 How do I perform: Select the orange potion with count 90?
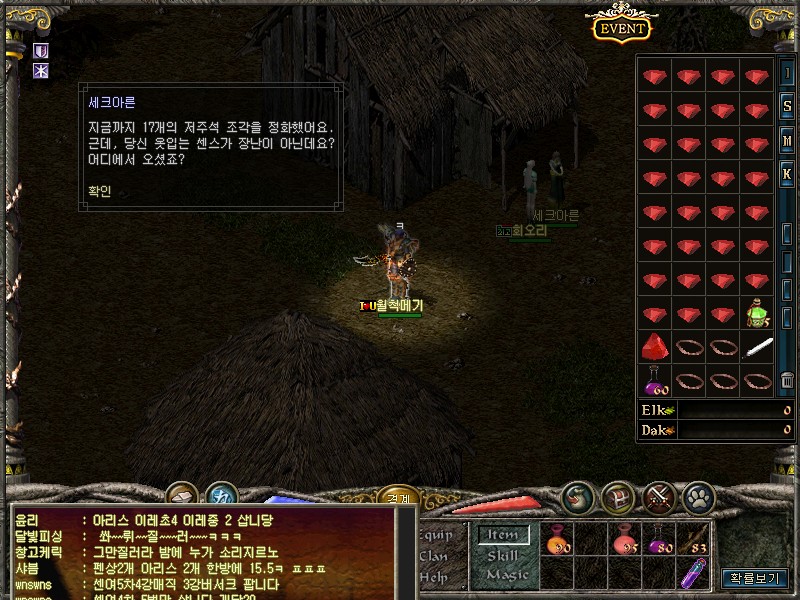[x=559, y=541]
